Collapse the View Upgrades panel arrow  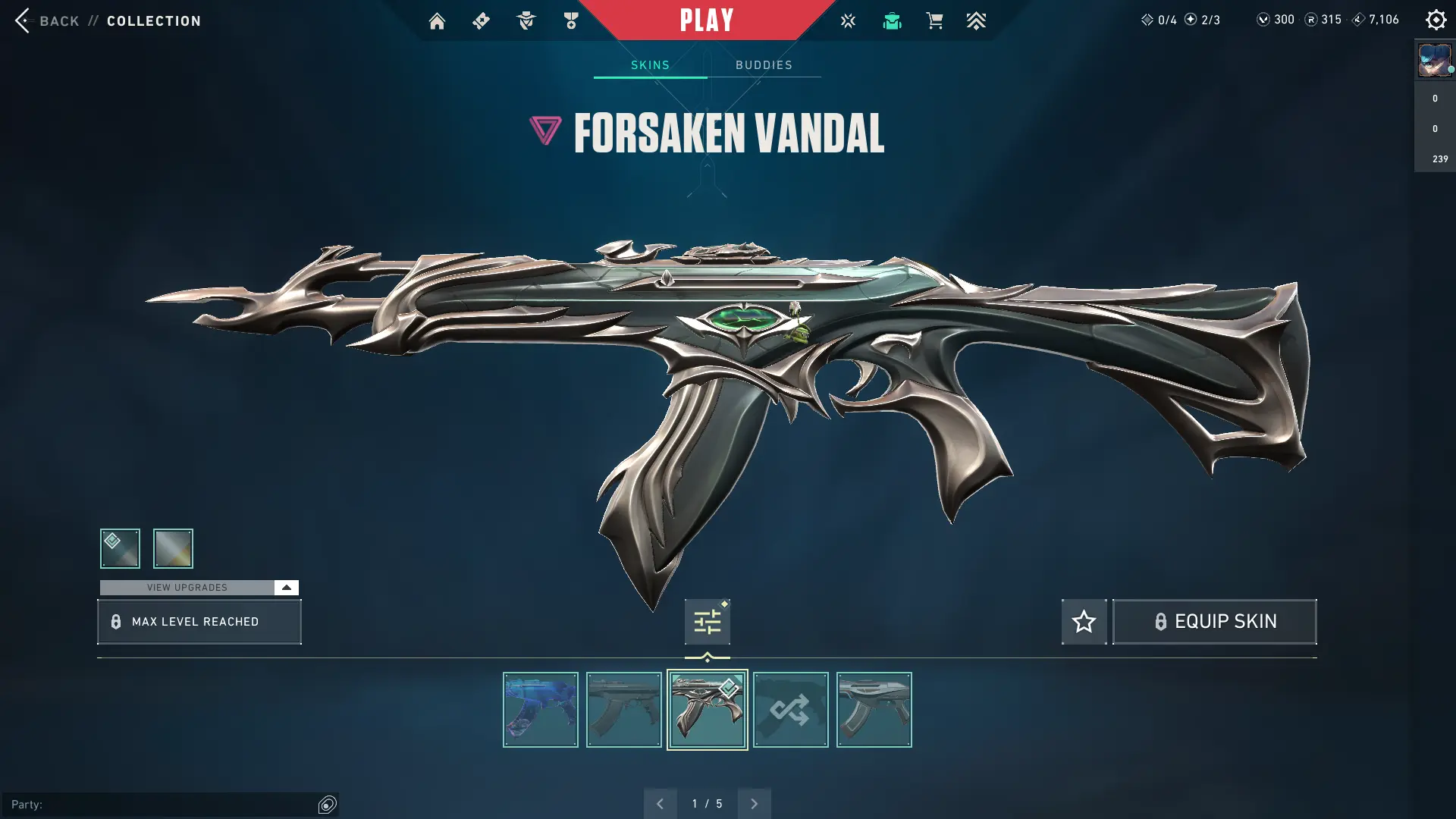coord(286,587)
